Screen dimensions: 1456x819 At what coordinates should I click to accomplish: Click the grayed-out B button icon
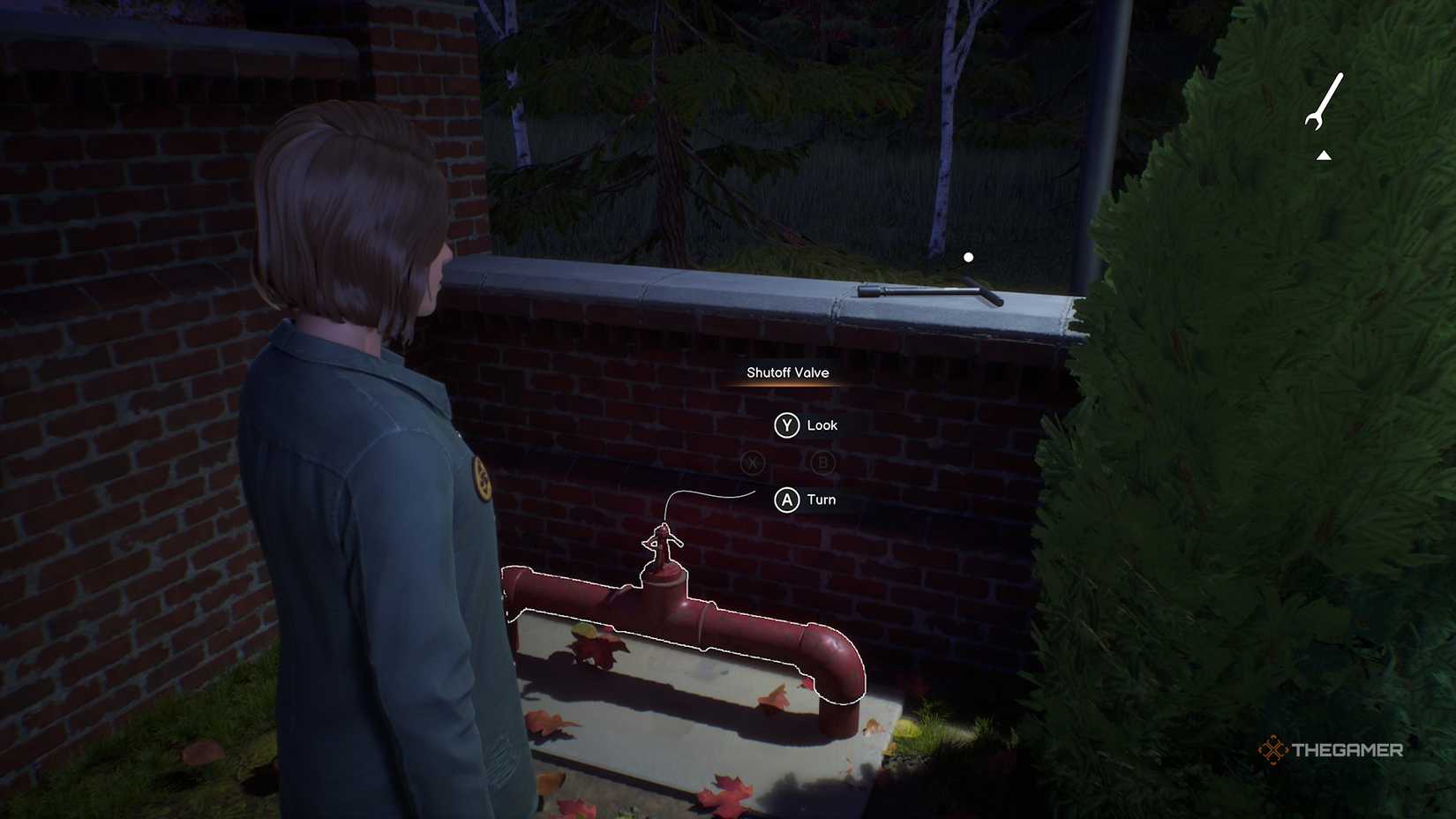pyautogui.click(x=822, y=463)
